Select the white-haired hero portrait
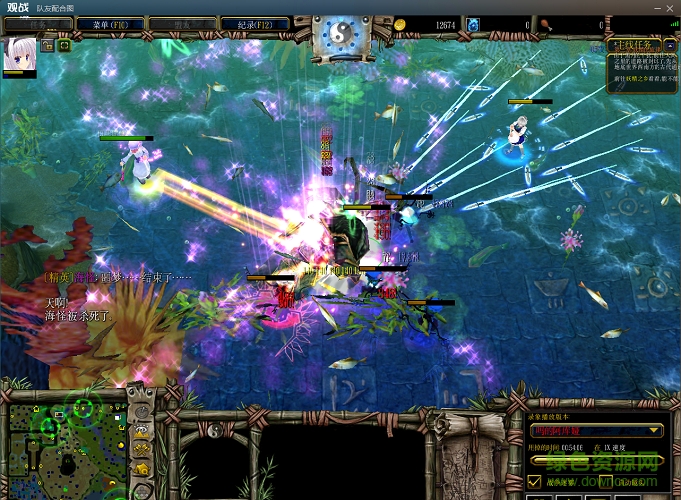 click(x=20, y=56)
